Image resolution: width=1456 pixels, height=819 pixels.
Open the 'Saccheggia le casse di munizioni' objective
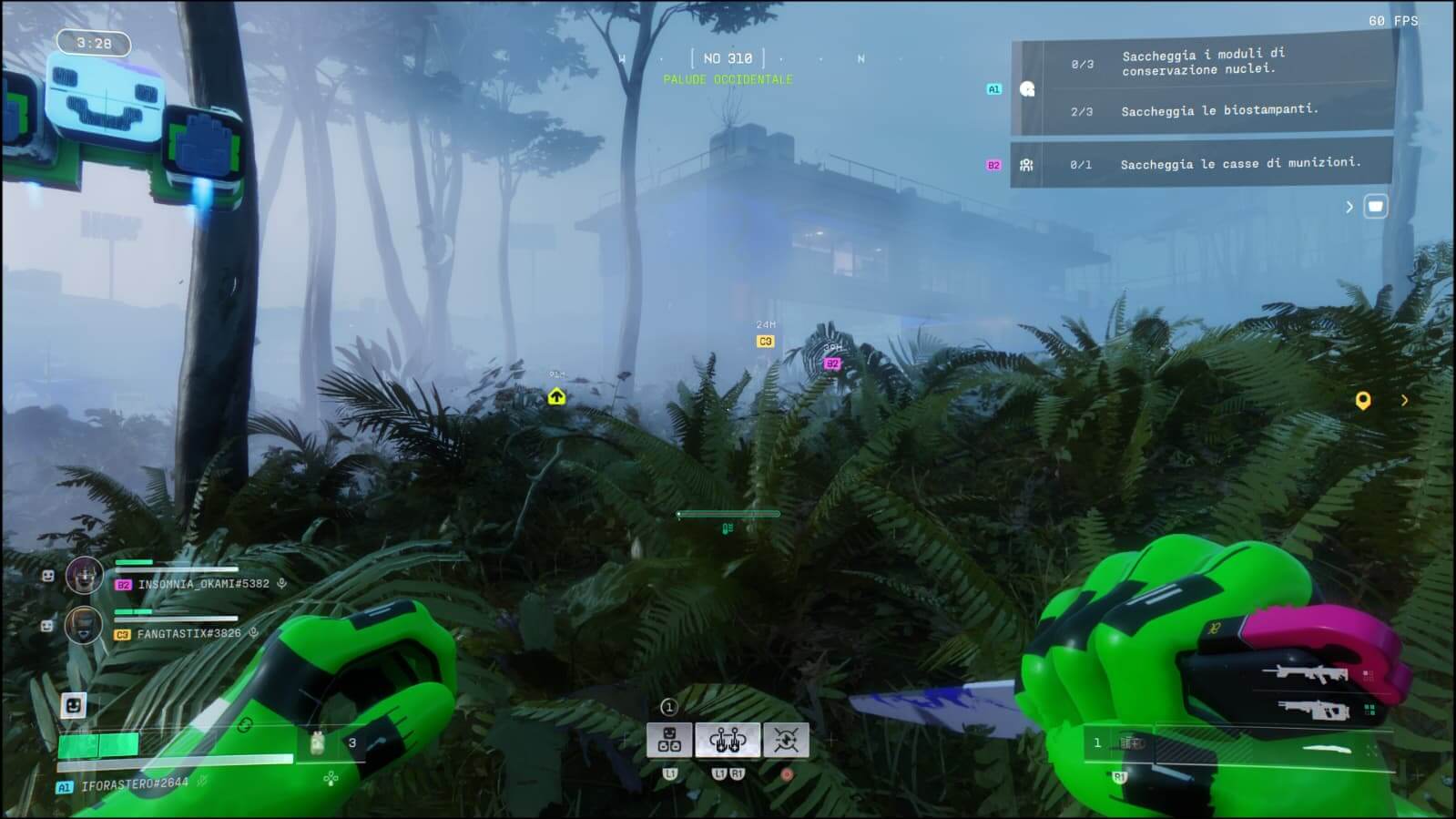click(1239, 164)
